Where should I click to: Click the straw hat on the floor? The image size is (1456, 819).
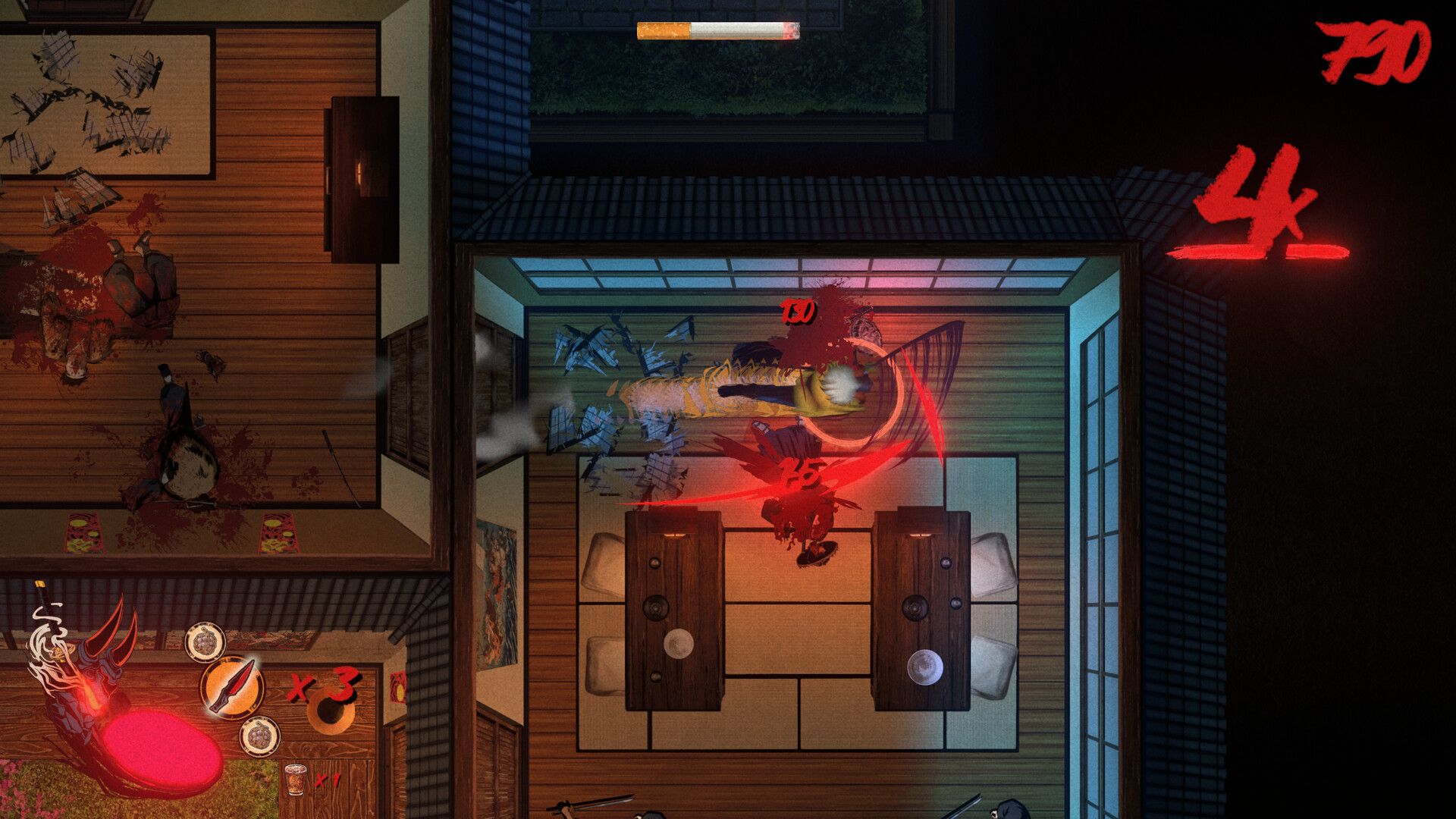[x=329, y=711]
